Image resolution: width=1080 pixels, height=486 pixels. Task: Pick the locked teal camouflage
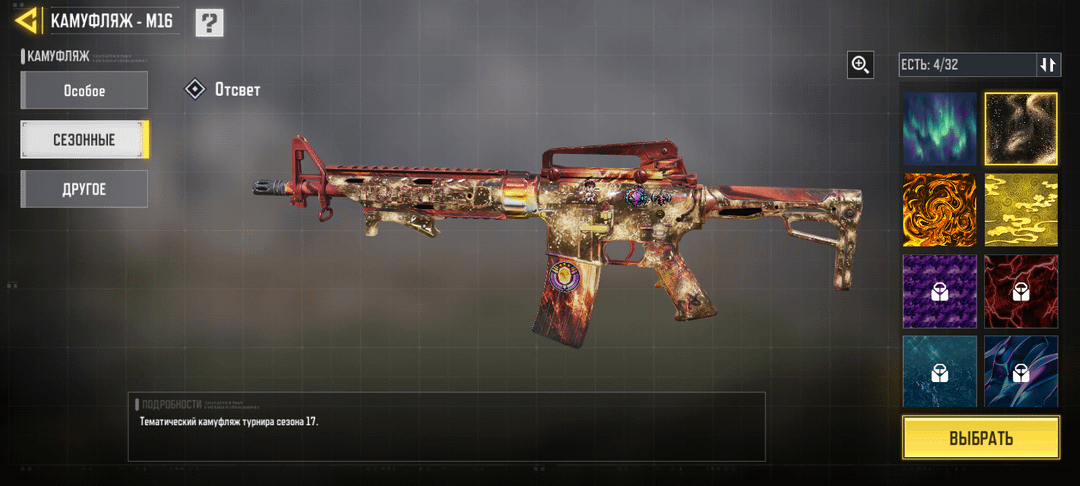tap(940, 370)
